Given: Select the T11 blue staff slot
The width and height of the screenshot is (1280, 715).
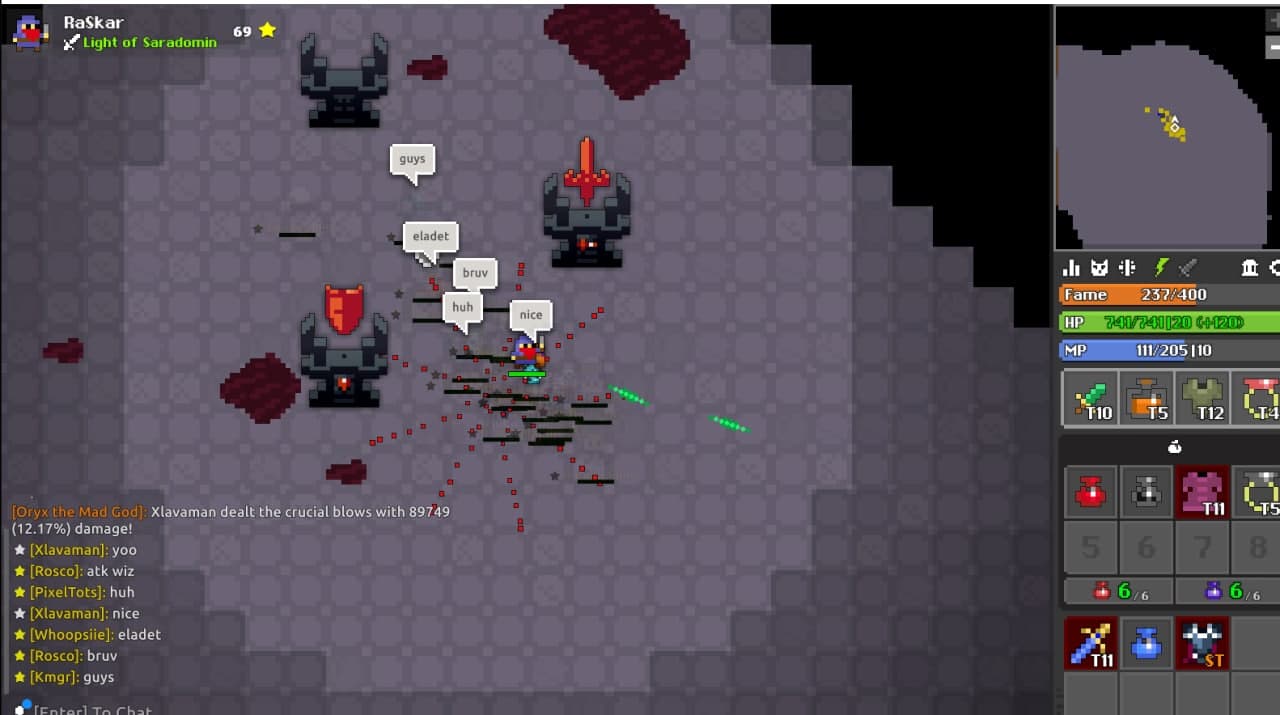Looking at the screenshot, I should 1089,643.
